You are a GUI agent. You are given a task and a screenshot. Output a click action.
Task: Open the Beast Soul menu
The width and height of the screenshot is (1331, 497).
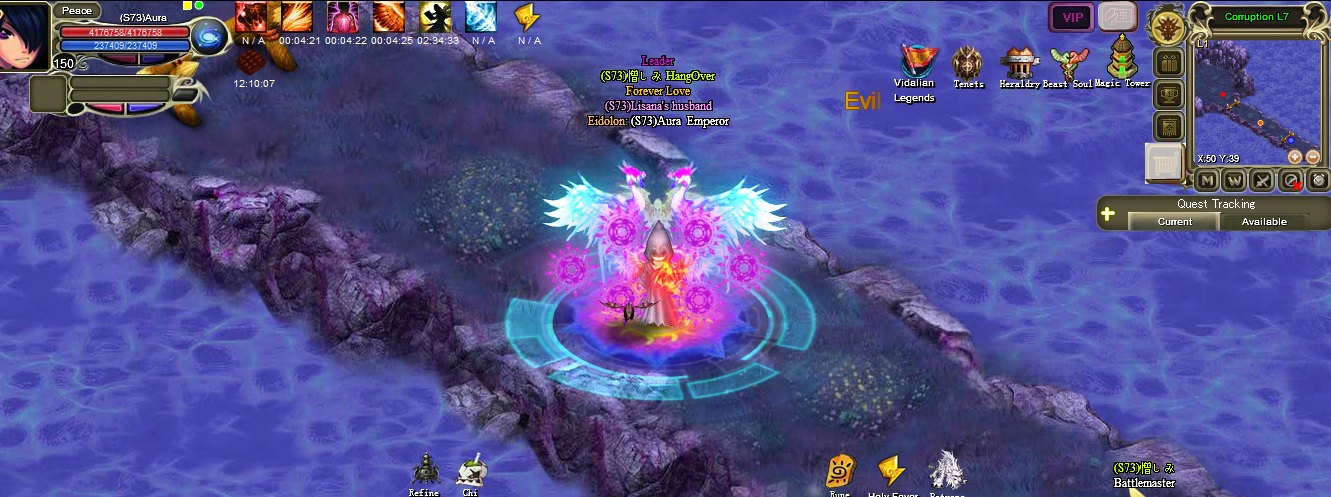[1067, 65]
